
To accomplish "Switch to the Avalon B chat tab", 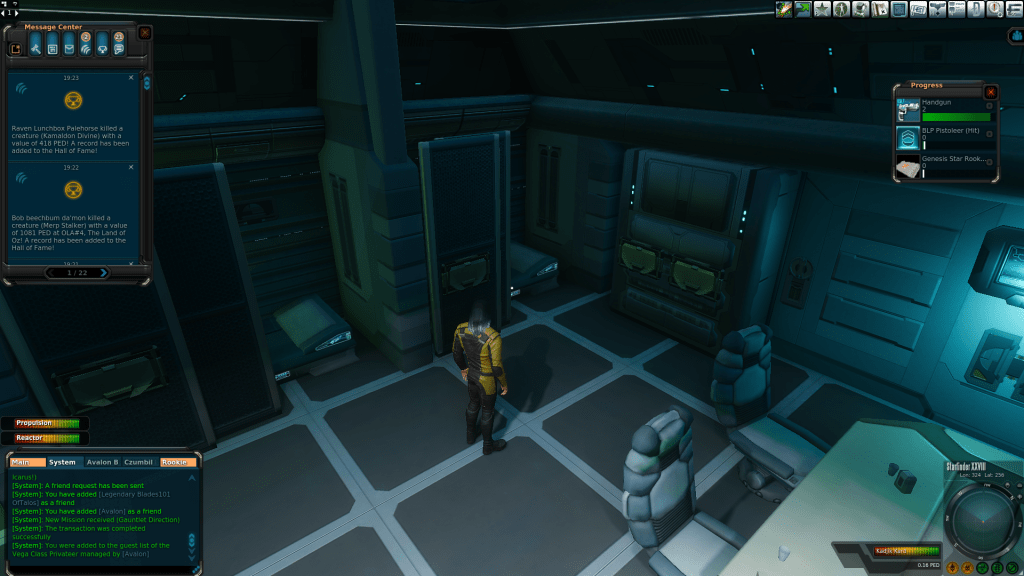I will 102,462.
